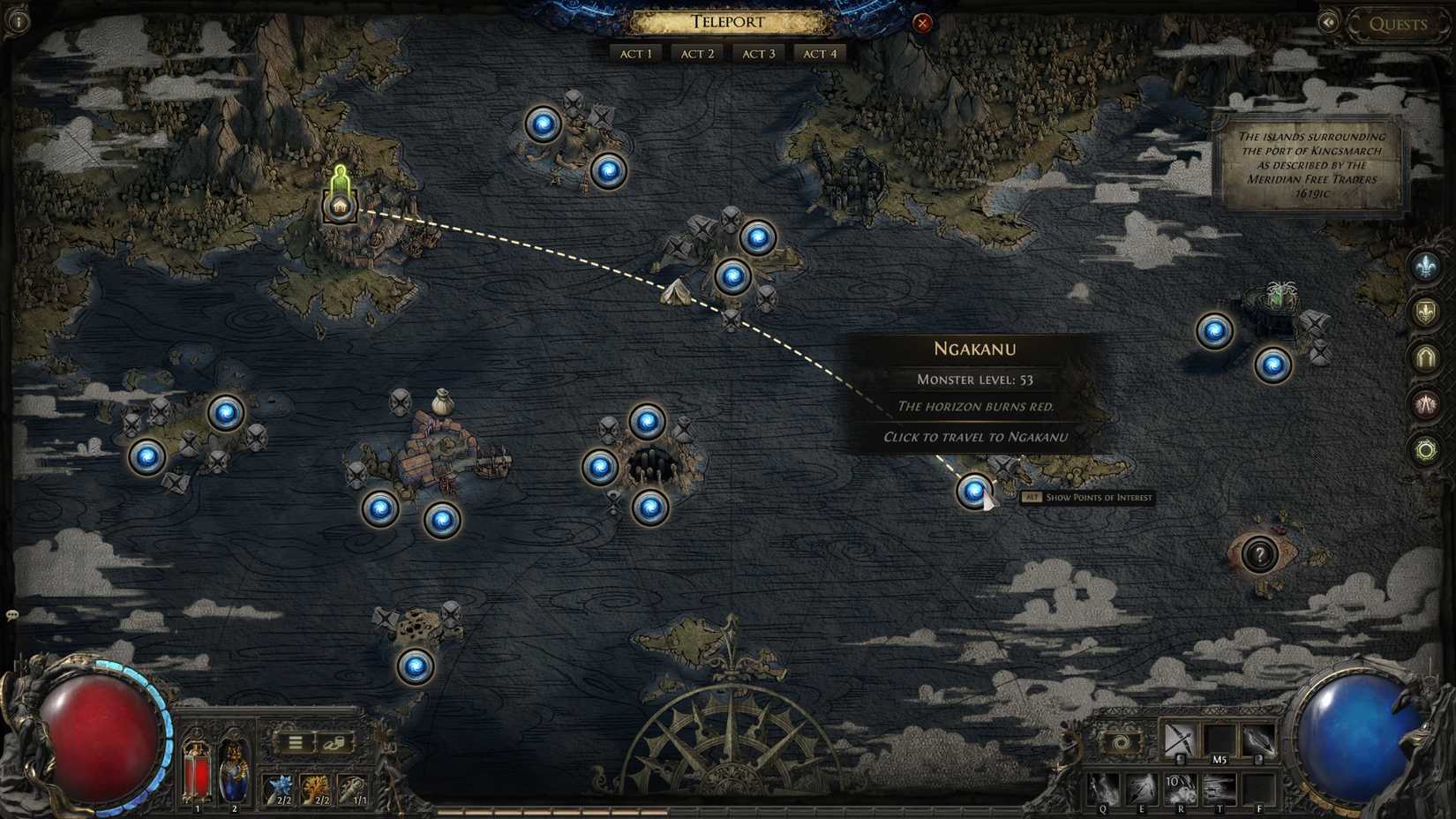The image size is (1456, 819).
Task: Click the red life flask in slot 1
Action: coord(196,775)
